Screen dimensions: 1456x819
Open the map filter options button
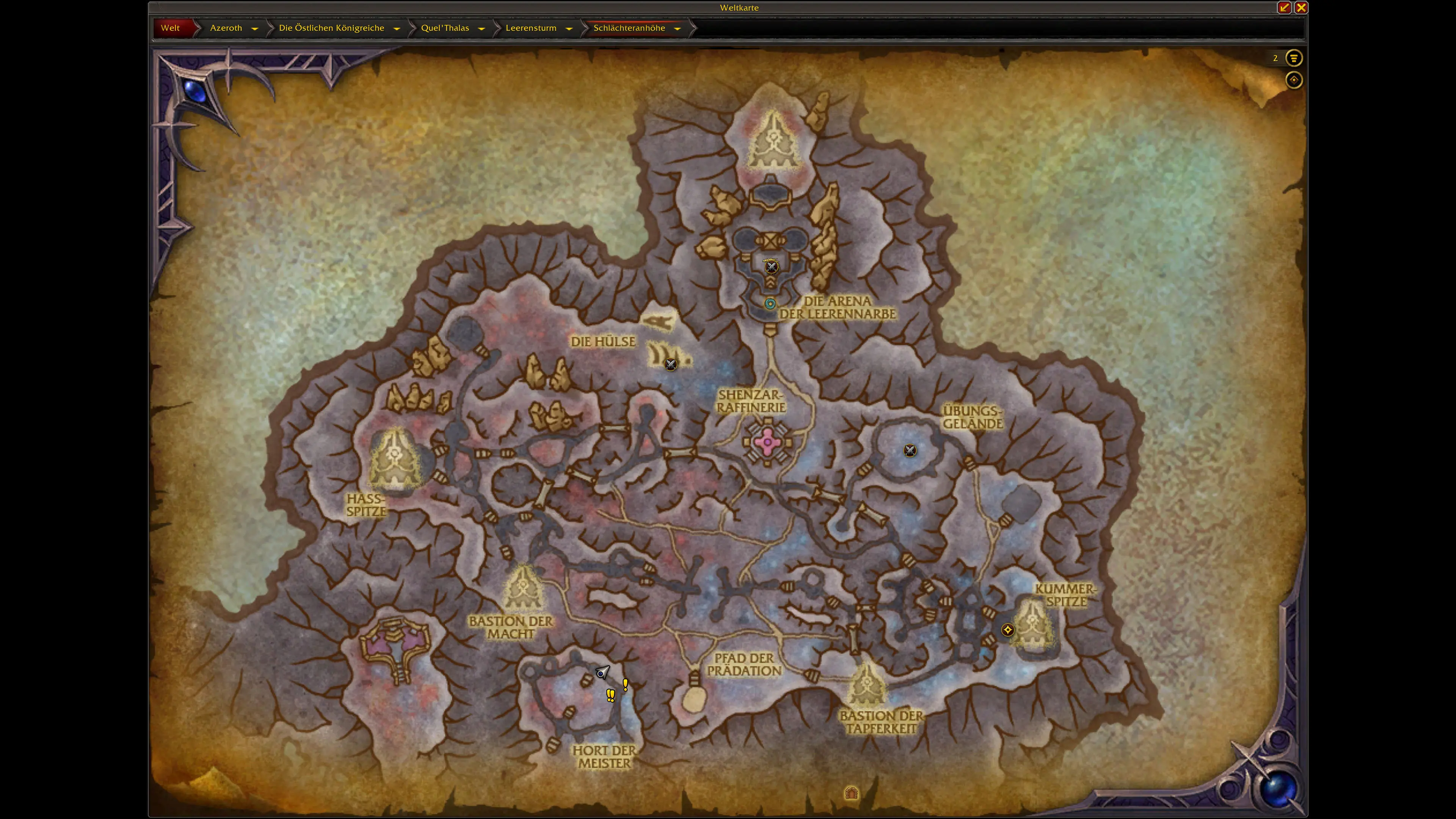click(x=1293, y=58)
